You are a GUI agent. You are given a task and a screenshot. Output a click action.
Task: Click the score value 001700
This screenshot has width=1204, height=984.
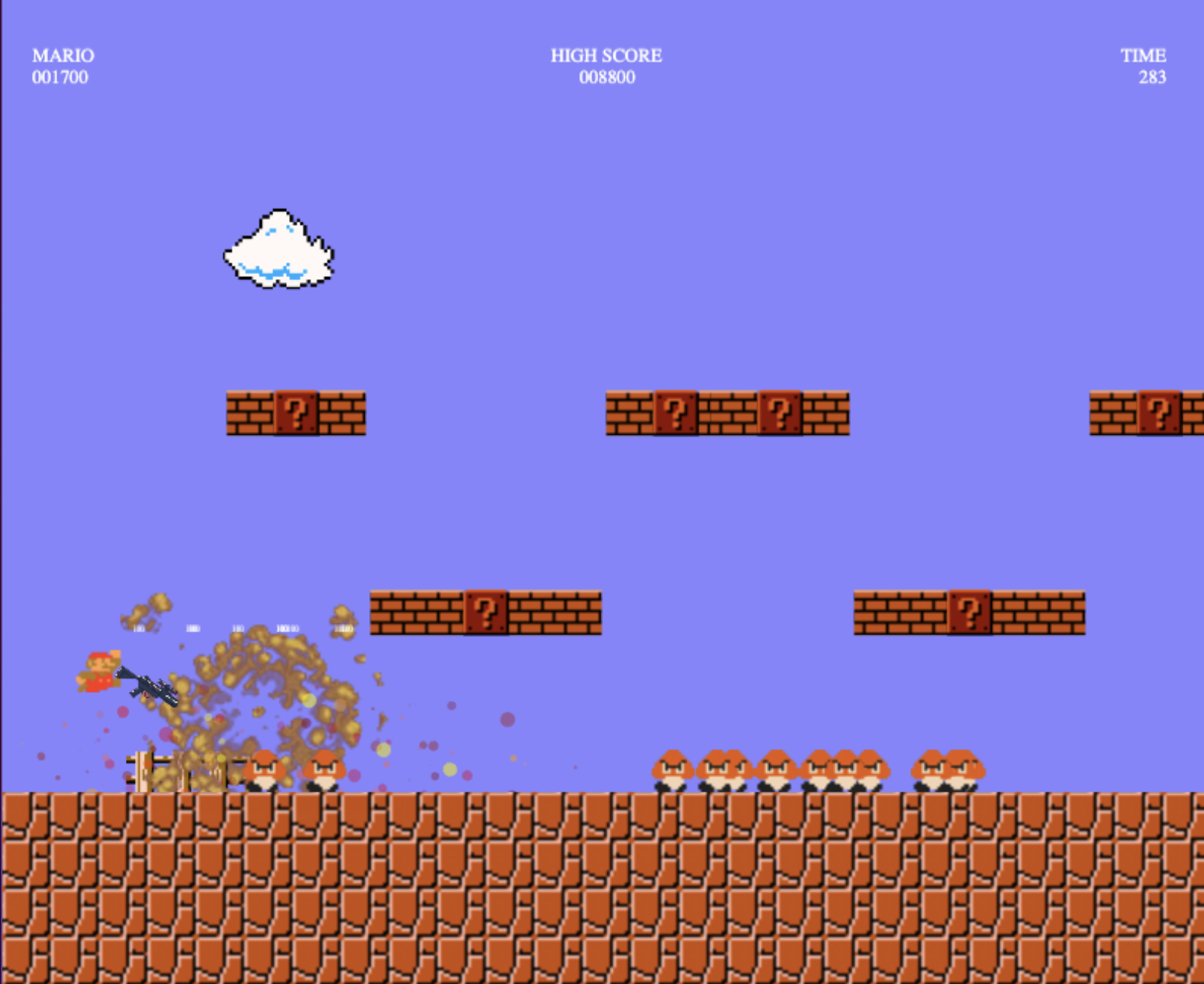61,77
